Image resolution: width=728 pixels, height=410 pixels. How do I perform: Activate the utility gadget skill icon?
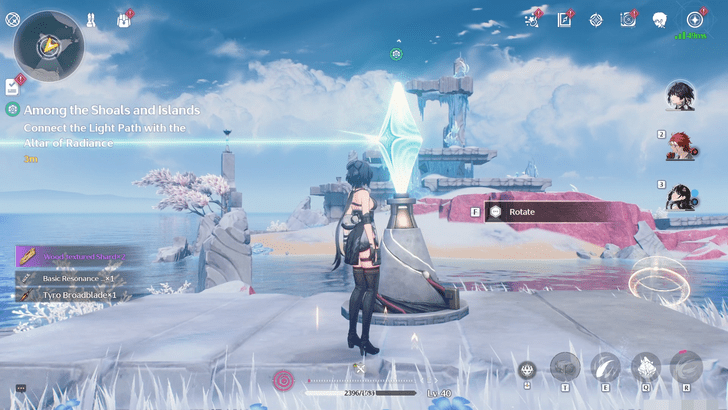point(565,367)
